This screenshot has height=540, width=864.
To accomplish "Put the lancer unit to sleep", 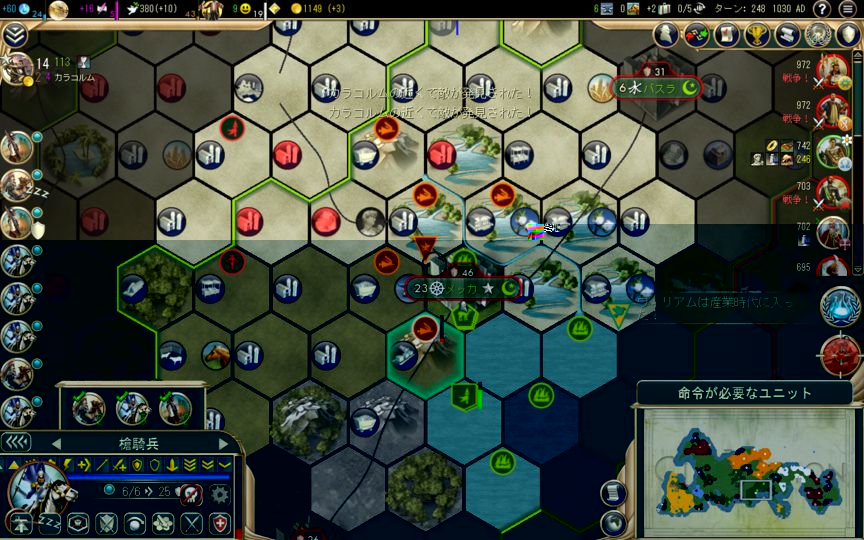I will pos(48,521).
